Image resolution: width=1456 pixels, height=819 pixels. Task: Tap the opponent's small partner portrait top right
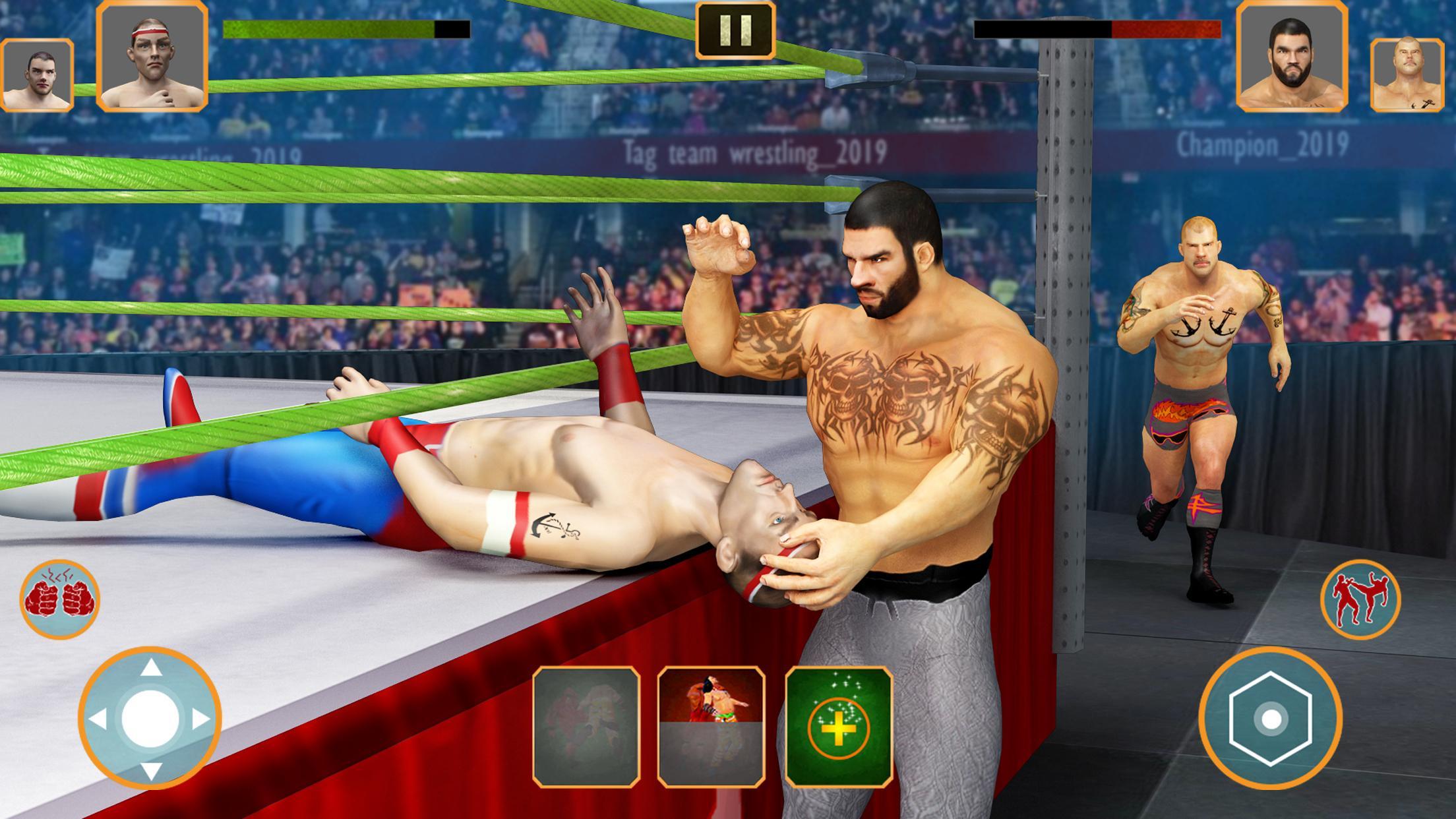coord(1408,73)
